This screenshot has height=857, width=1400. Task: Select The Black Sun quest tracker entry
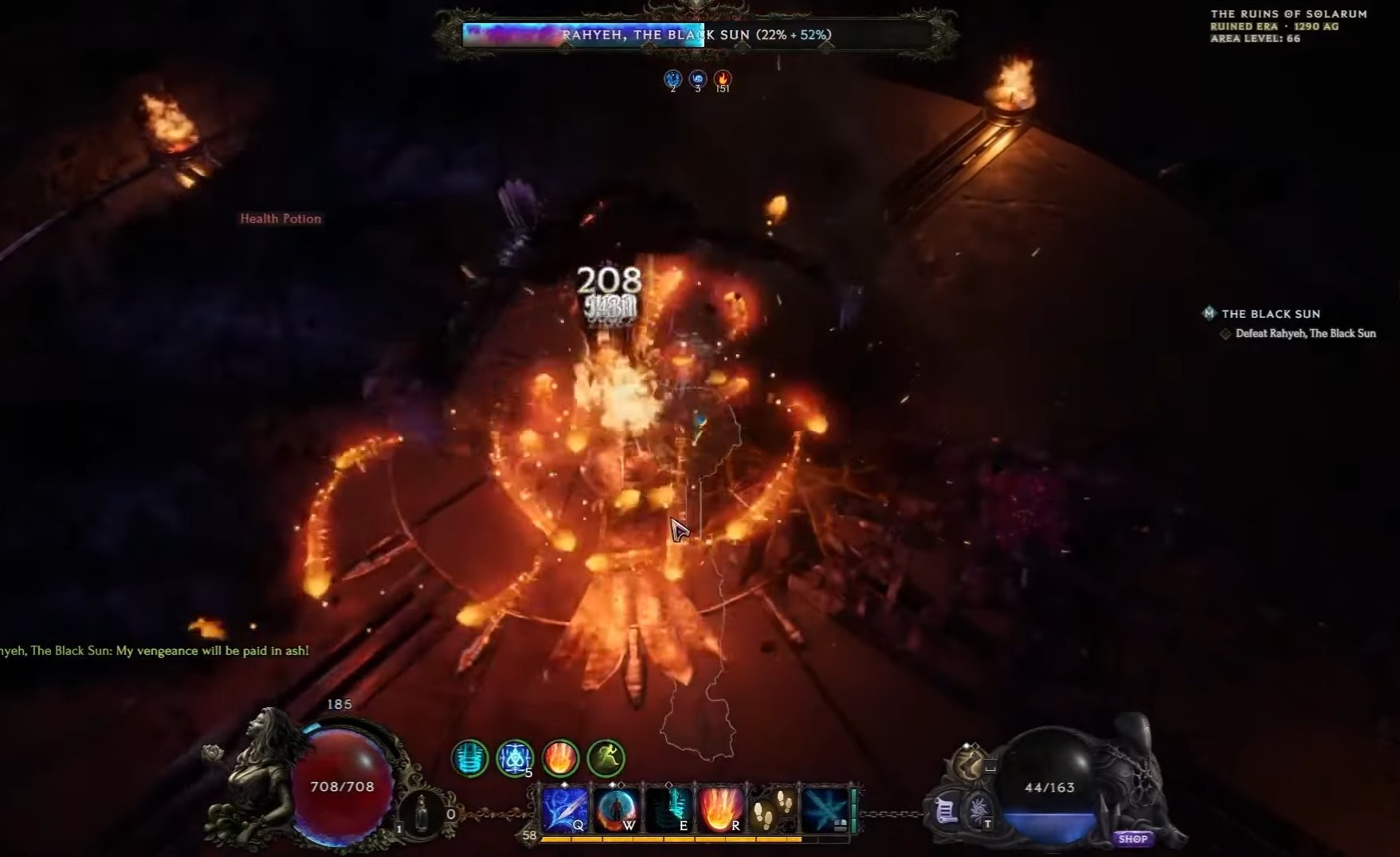tap(1270, 314)
